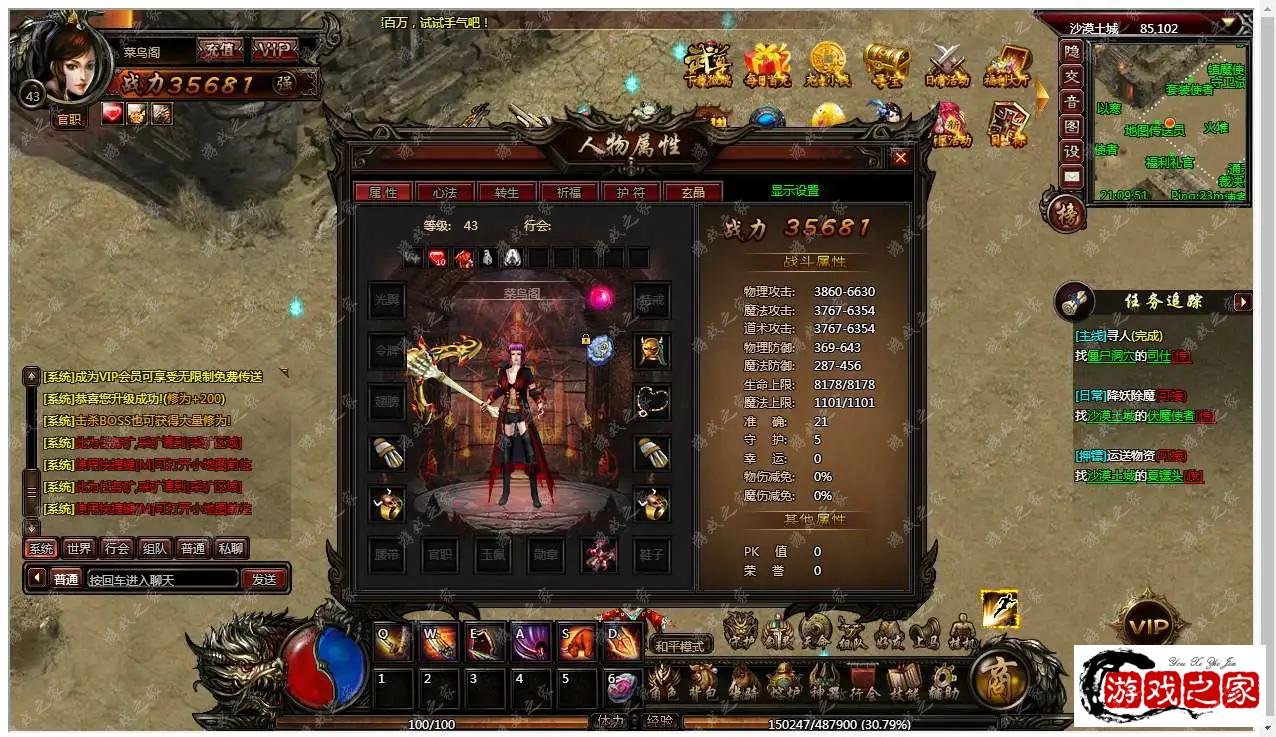The height and width of the screenshot is (737, 1276).
Task: Open the 寻宝 treasure chest icon
Action: click(x=886, y=64)
